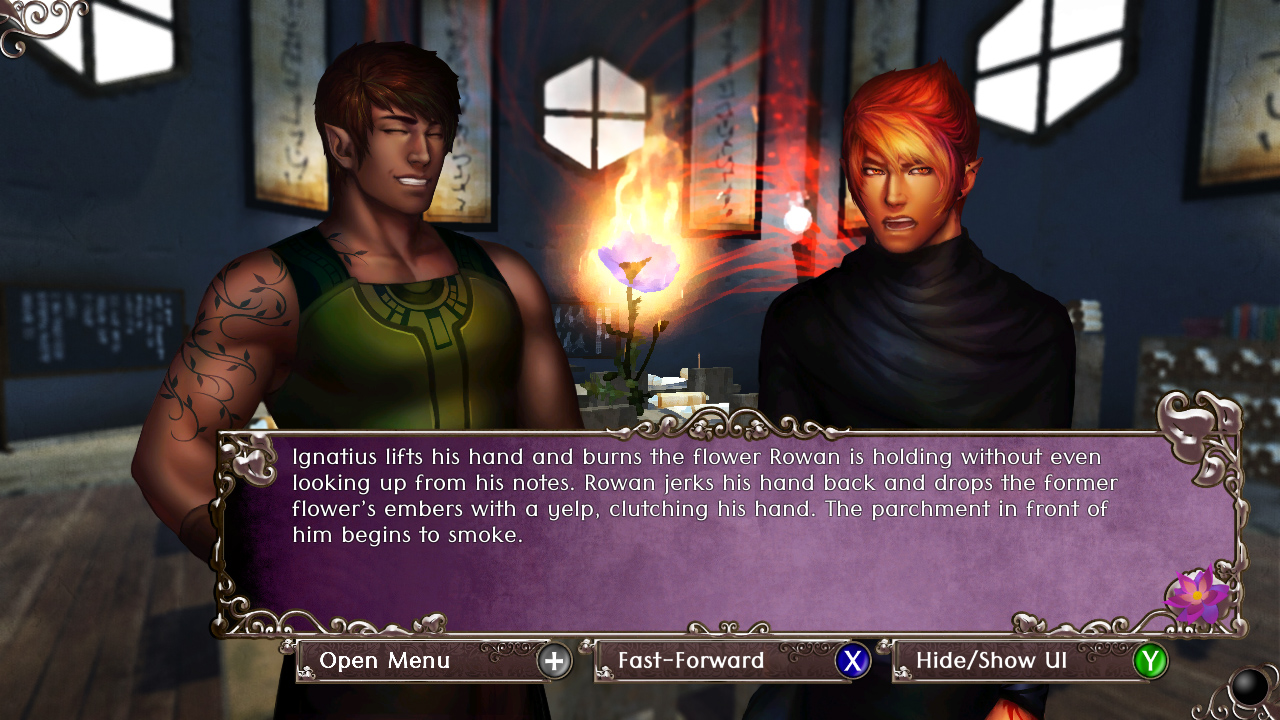Open the game menu
This screenshot has height=720, width=1280.
[x=385, y=661]
